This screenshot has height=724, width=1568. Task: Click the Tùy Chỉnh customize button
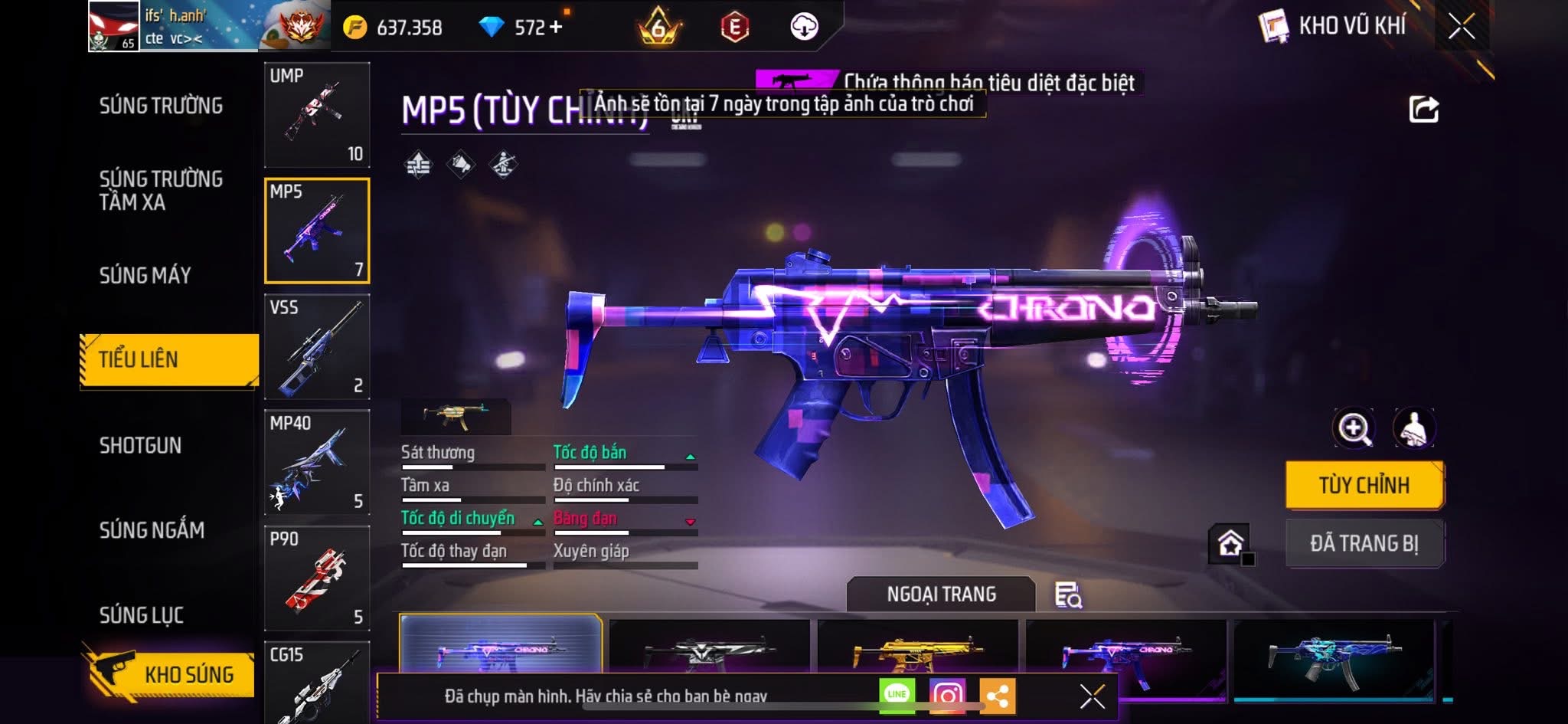coord(1364,485)
